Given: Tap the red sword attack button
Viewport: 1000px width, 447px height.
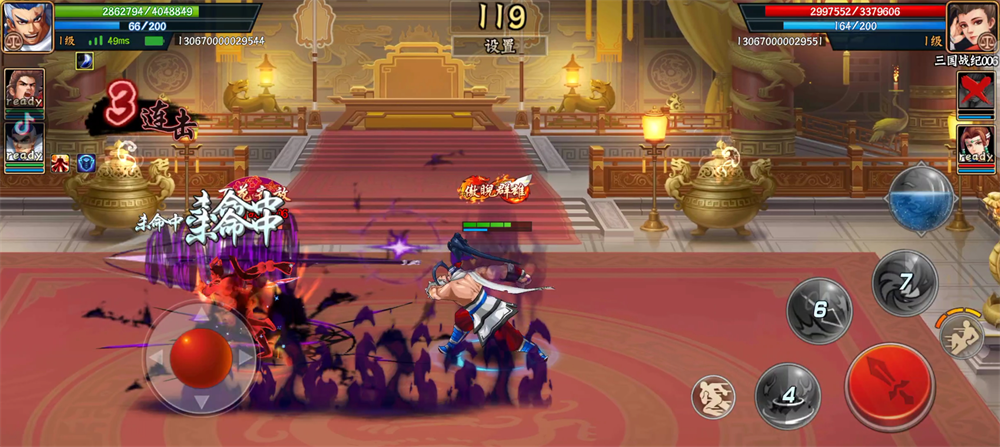Looking at the screenshot, I should tap(891, 386).
